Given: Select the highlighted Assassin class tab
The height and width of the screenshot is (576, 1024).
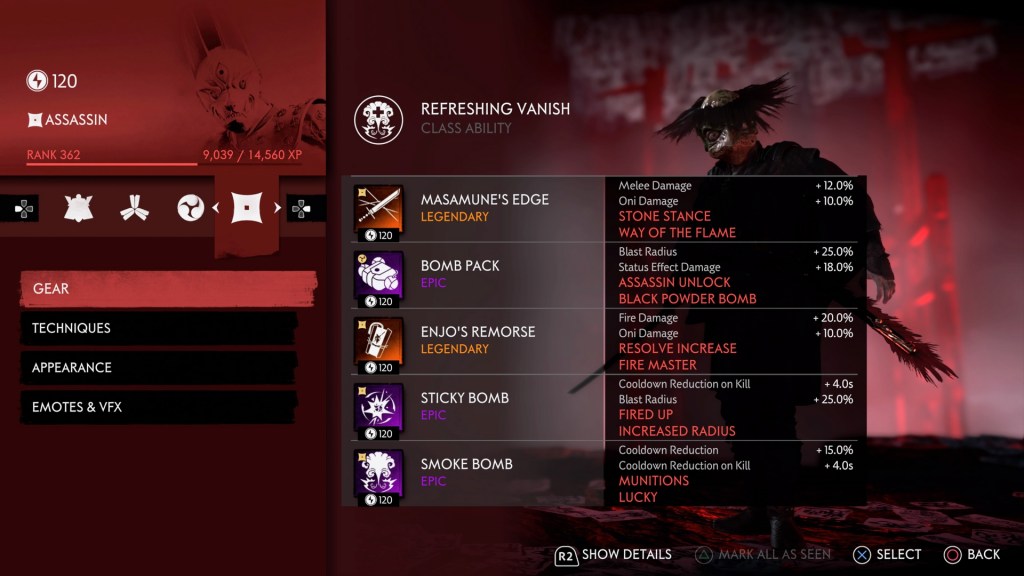Looking at the screenshot, I should [x=248, y=208].
